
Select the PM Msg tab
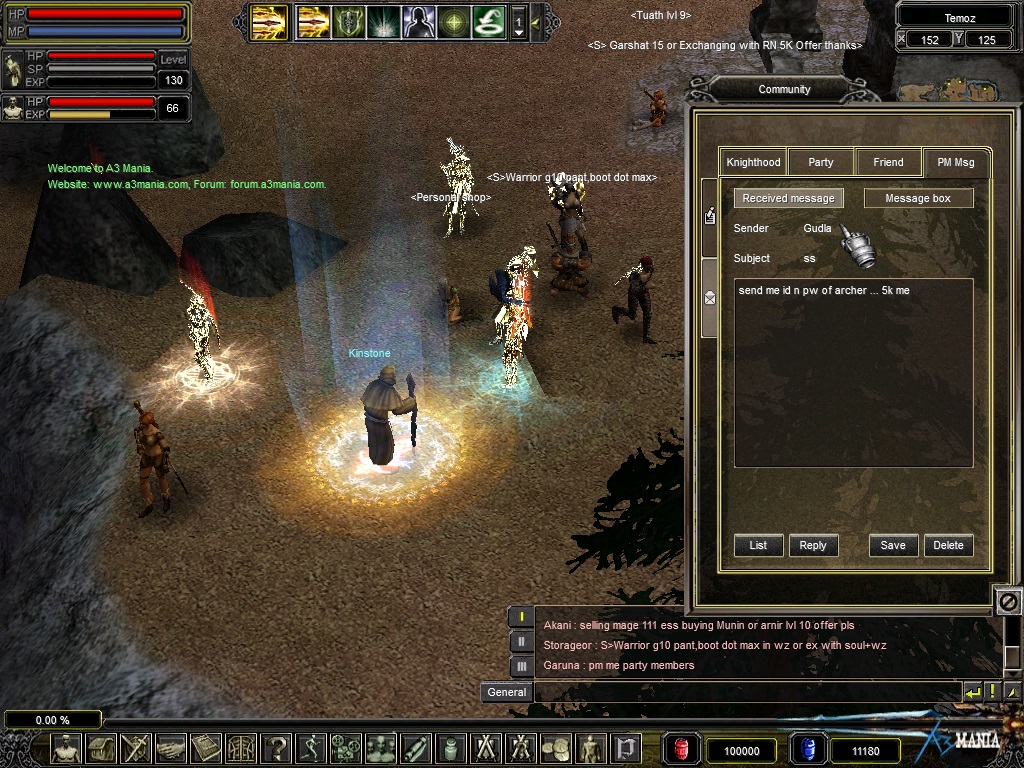tap(955, 162)
